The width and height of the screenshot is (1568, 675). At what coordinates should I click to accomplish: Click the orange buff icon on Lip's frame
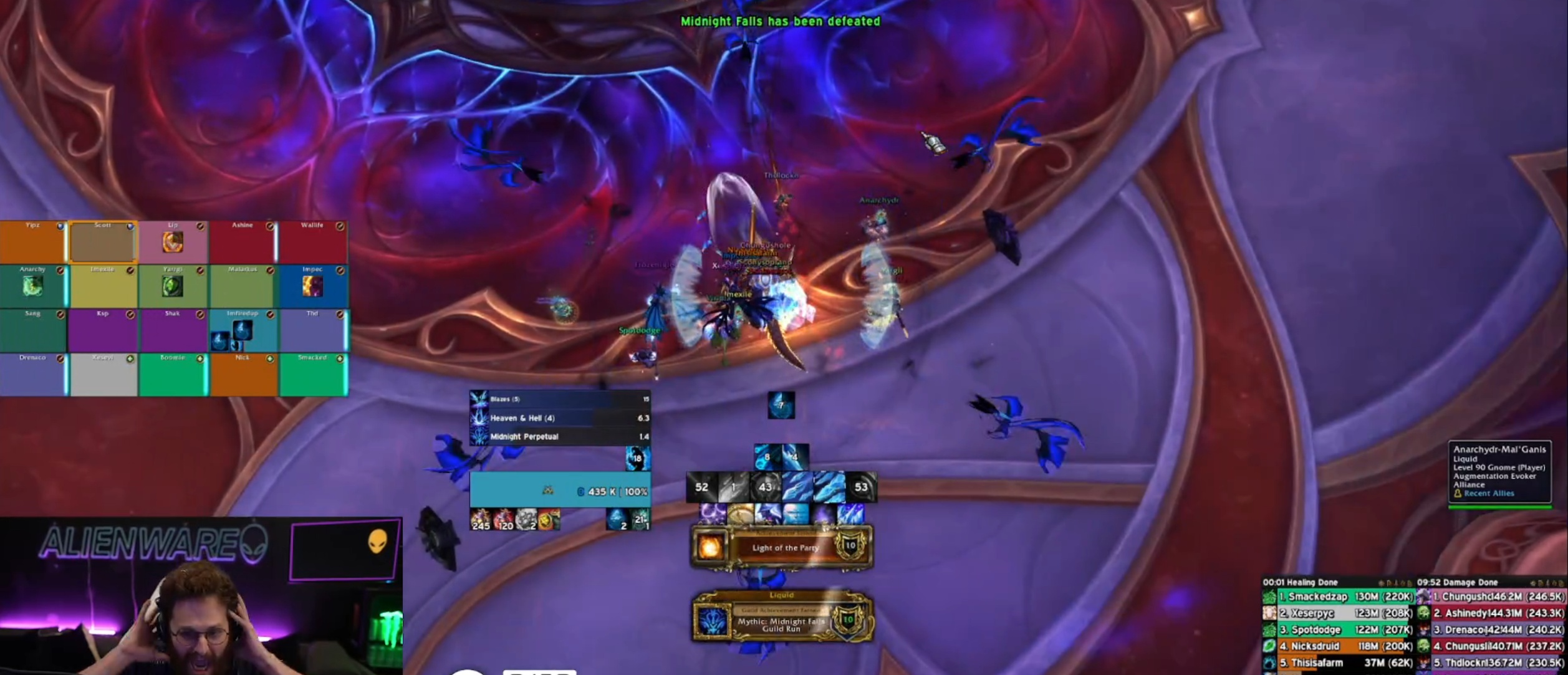point(172,242)
